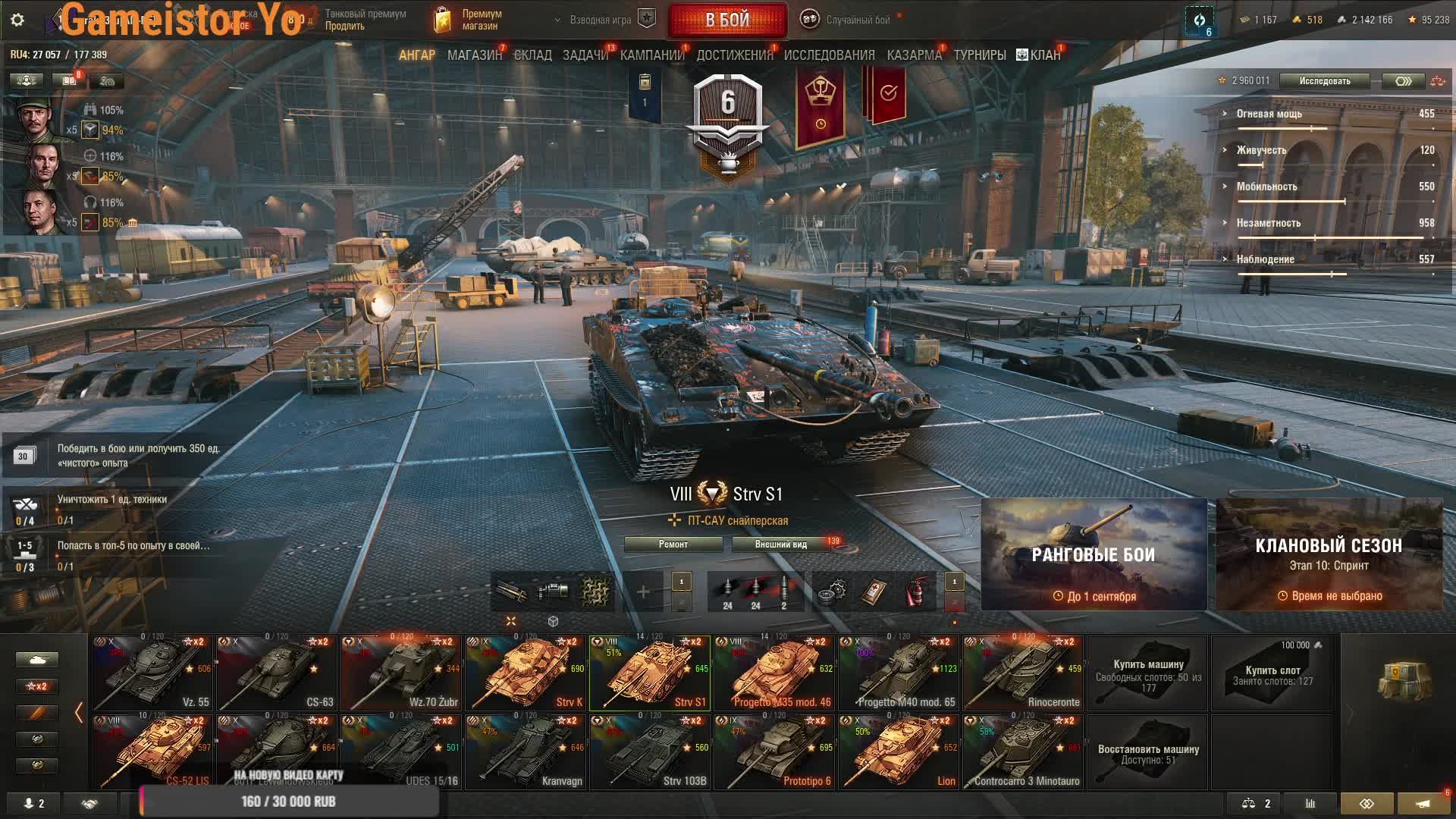Open the ИССЛЕДОВАНИЯ tab
The height and width of the screenshot is (819, 1456).
click(x=829, y=55)
